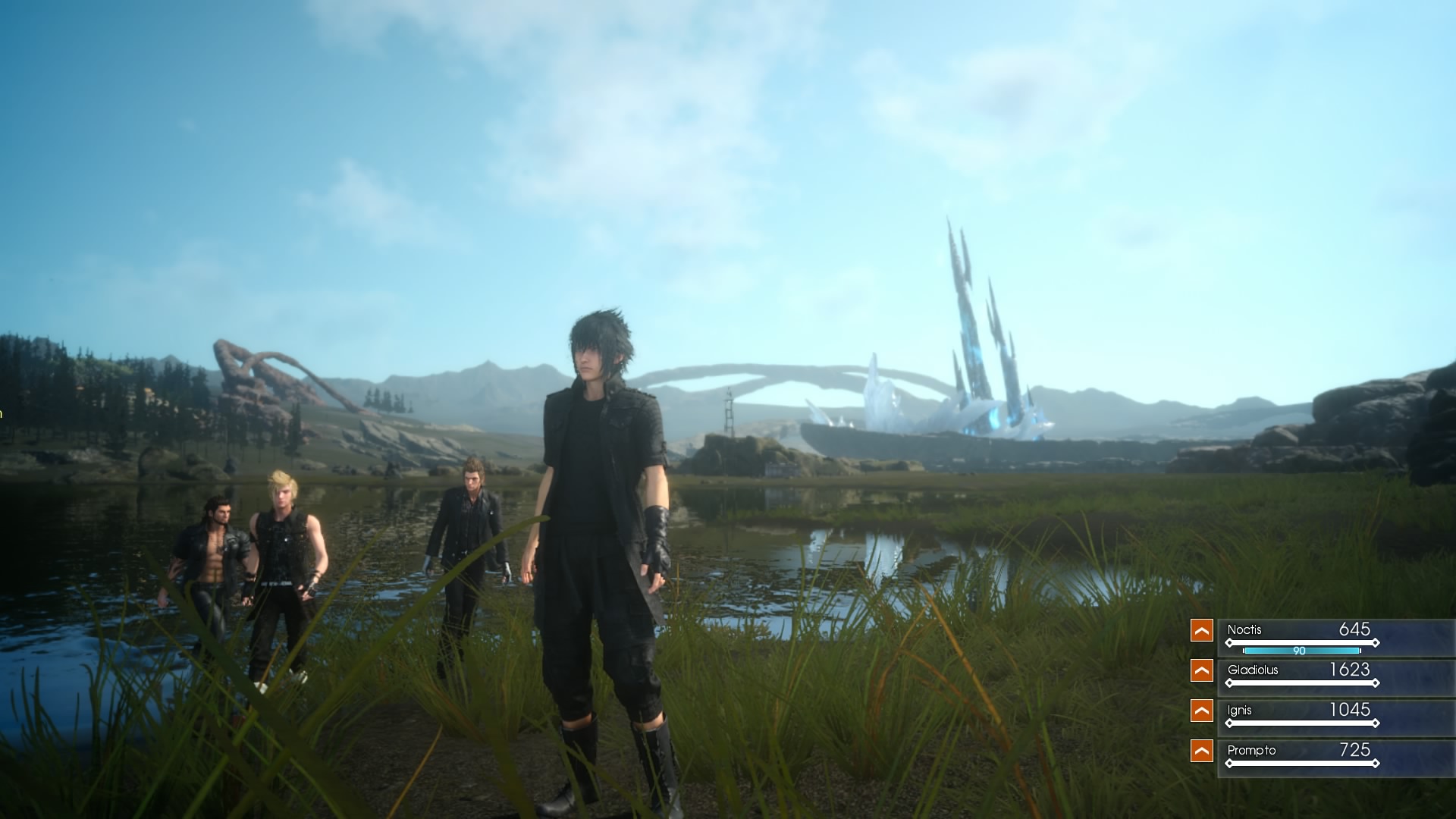Viewport: 1456px width, 819px height.
Task: Click the orange chevron icon beside Noctis
Action: click(x=1201, y=630)
